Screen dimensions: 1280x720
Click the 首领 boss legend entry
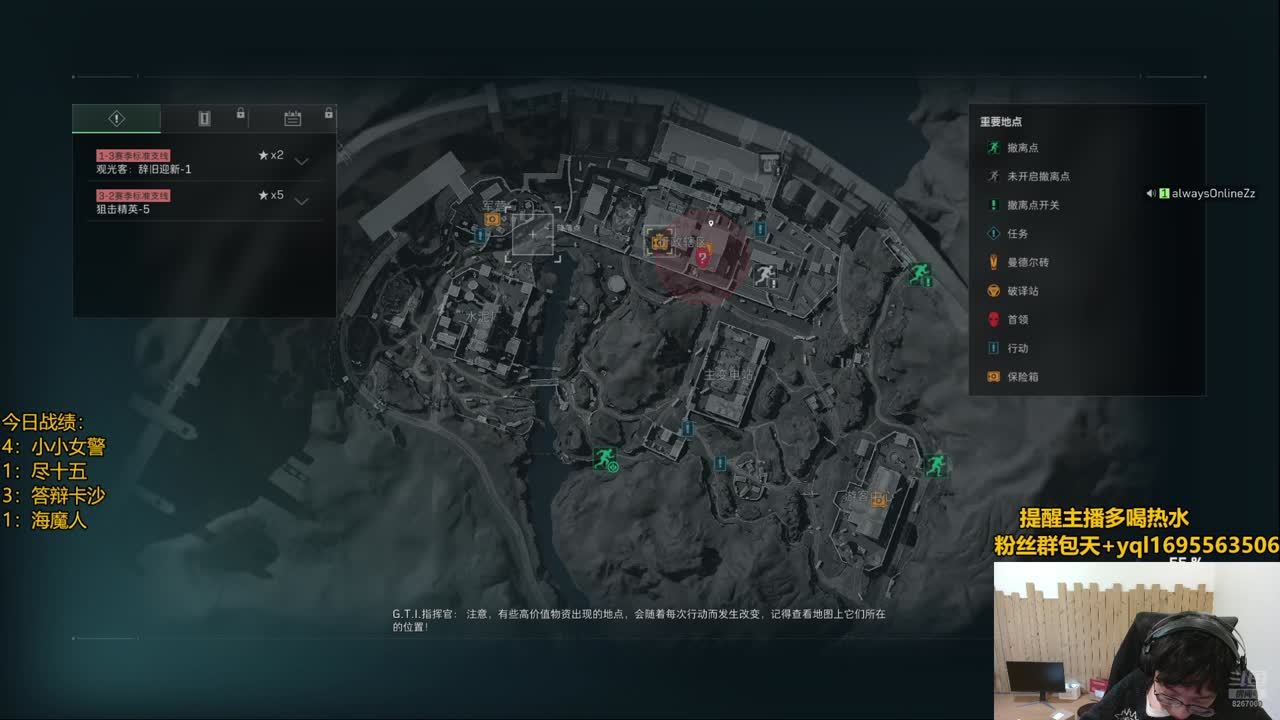(1017, 320)
